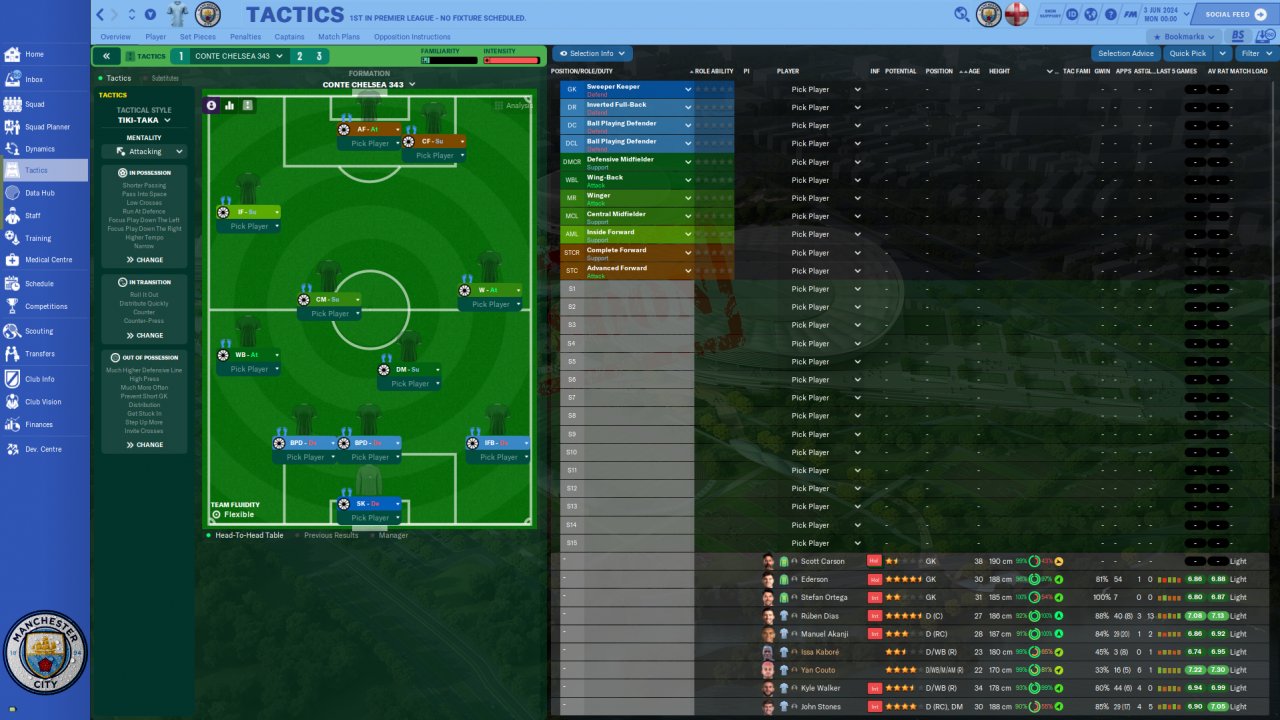
Task: Change the In Possession instructions
Action: [144, 260]
